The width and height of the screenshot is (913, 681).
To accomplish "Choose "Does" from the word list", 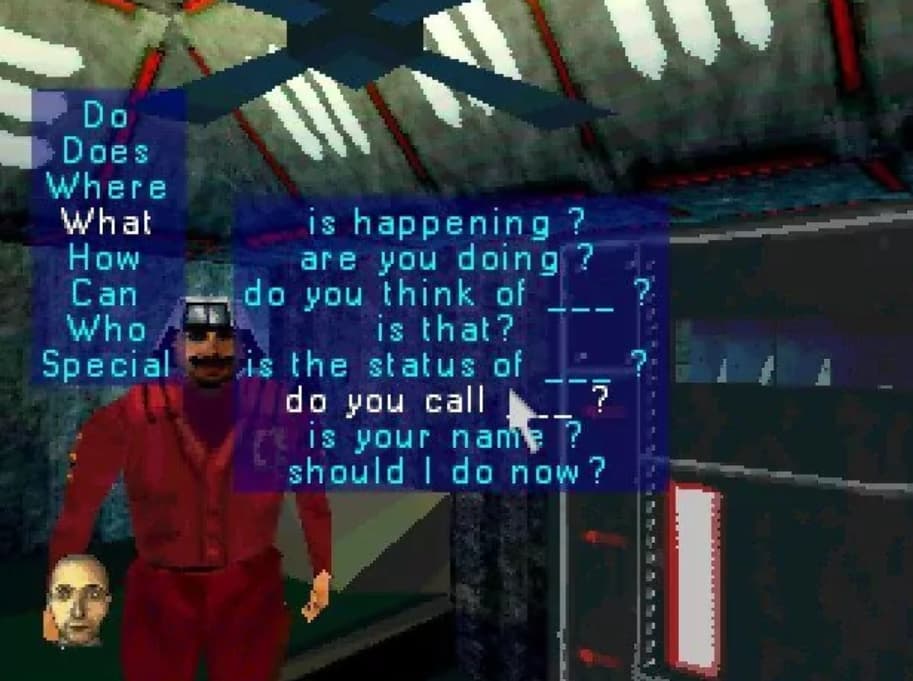I will click(x=106, y=152).
